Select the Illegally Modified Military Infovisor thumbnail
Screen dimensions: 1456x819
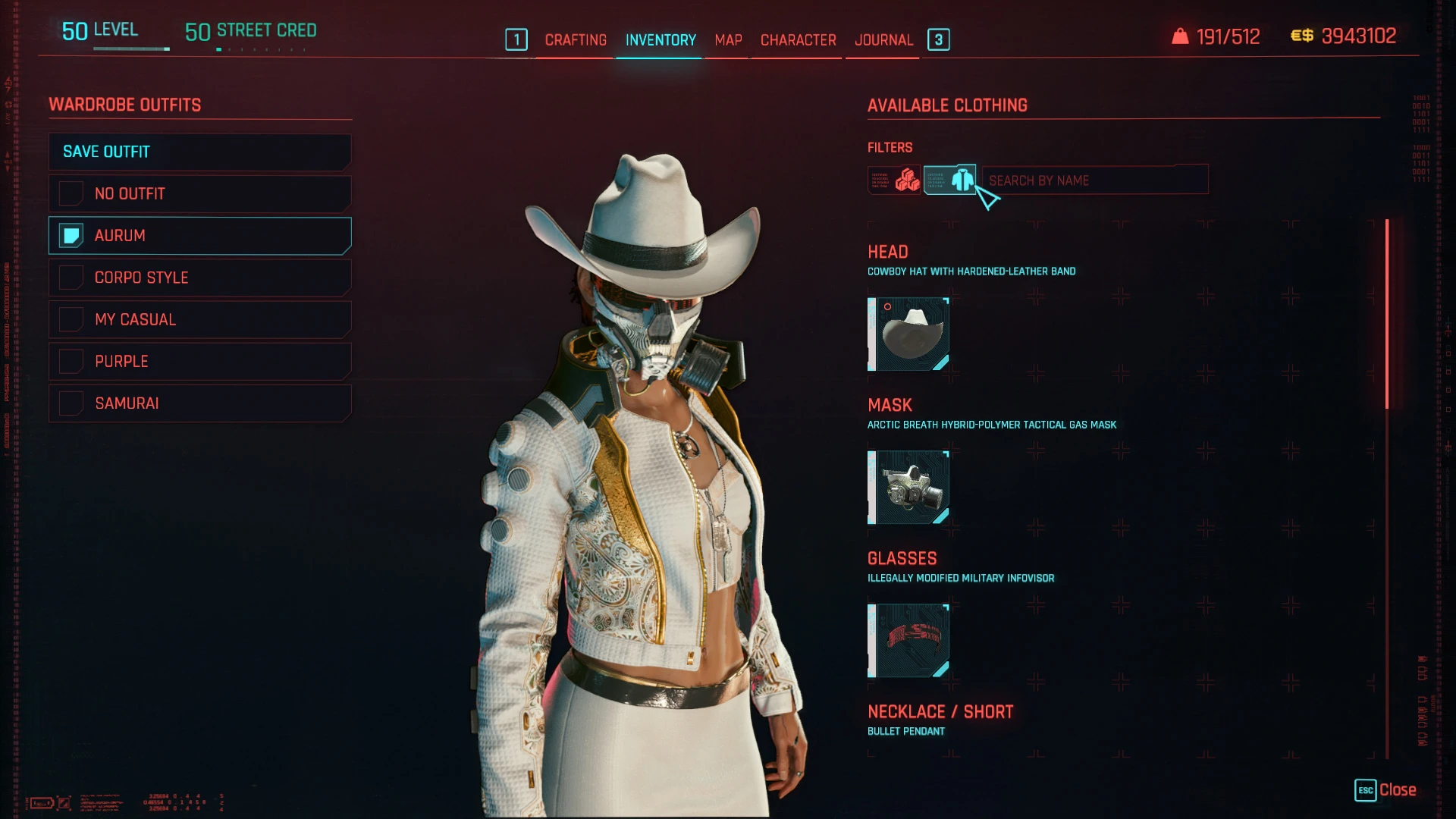coord(908,640)
